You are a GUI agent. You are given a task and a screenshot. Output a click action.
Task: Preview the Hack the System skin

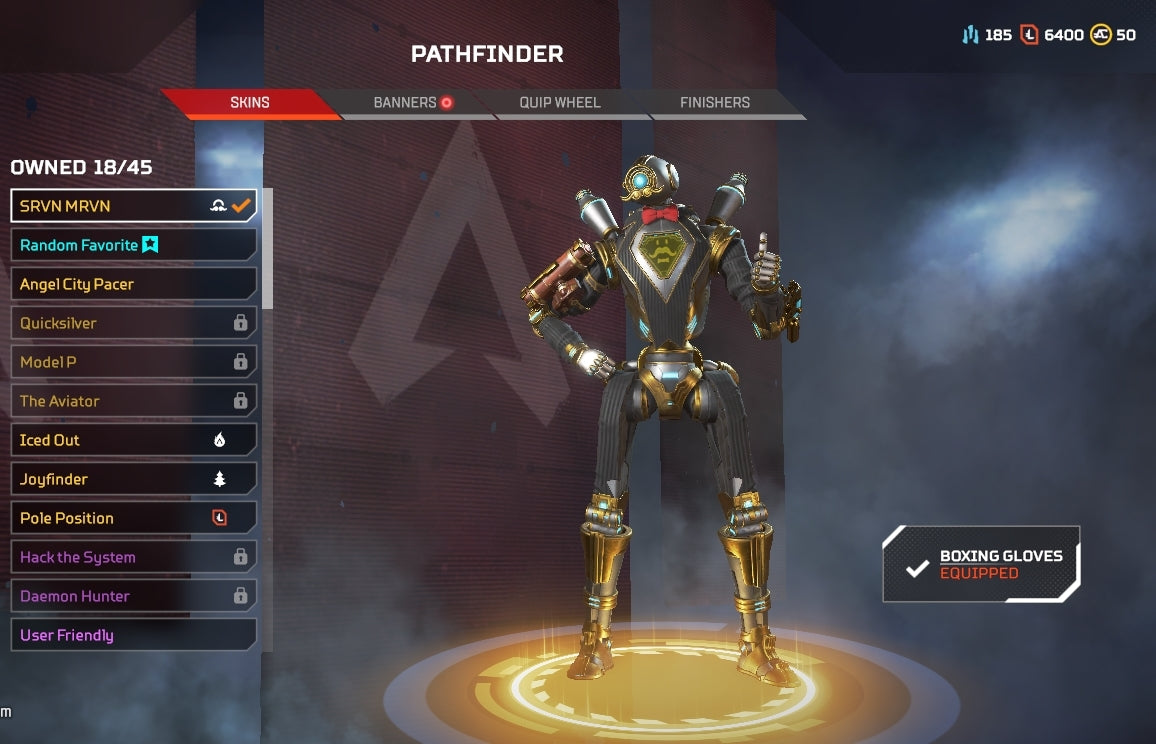click(x=133, y=557)
